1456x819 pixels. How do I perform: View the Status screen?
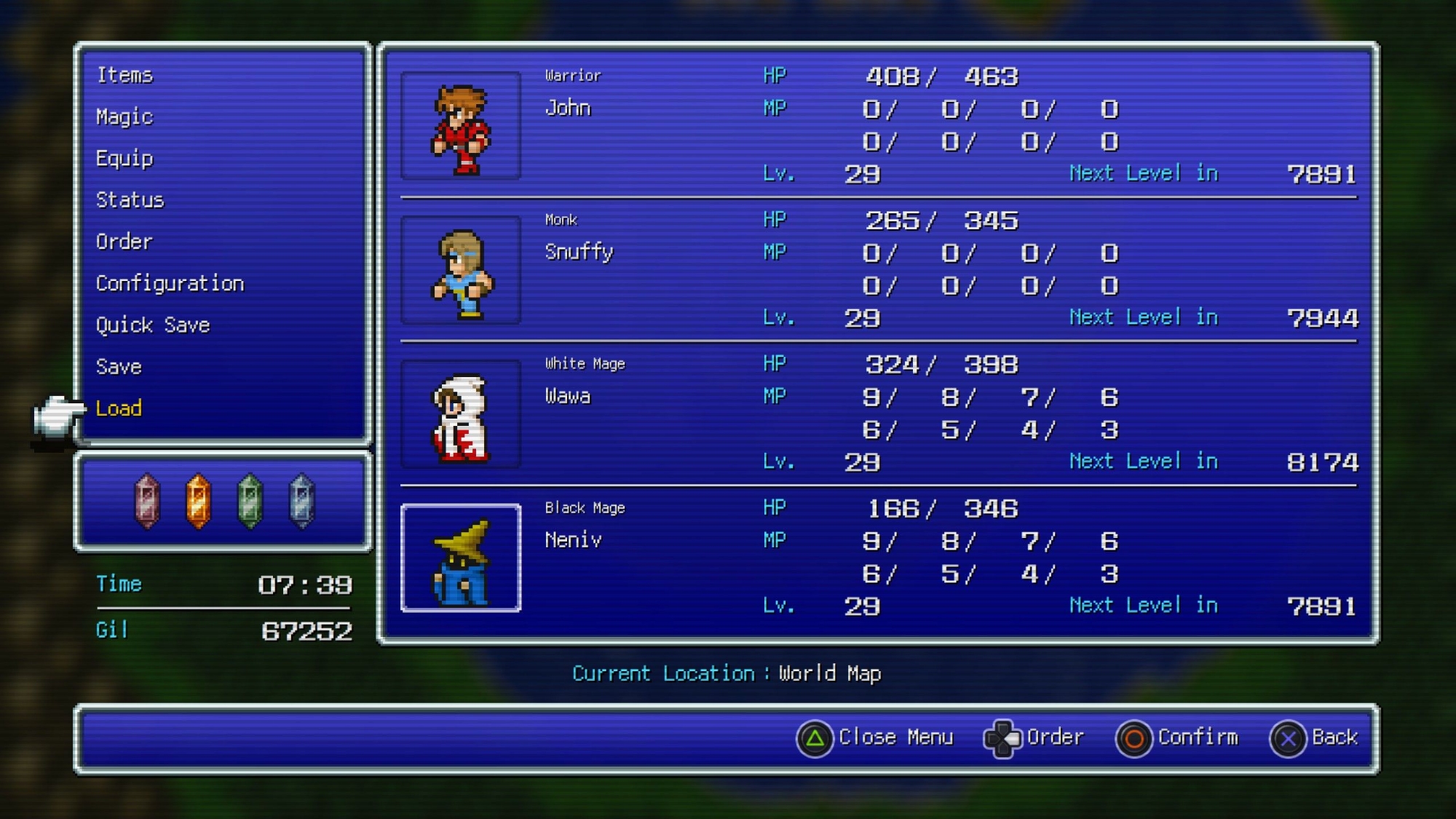point(130,200)
